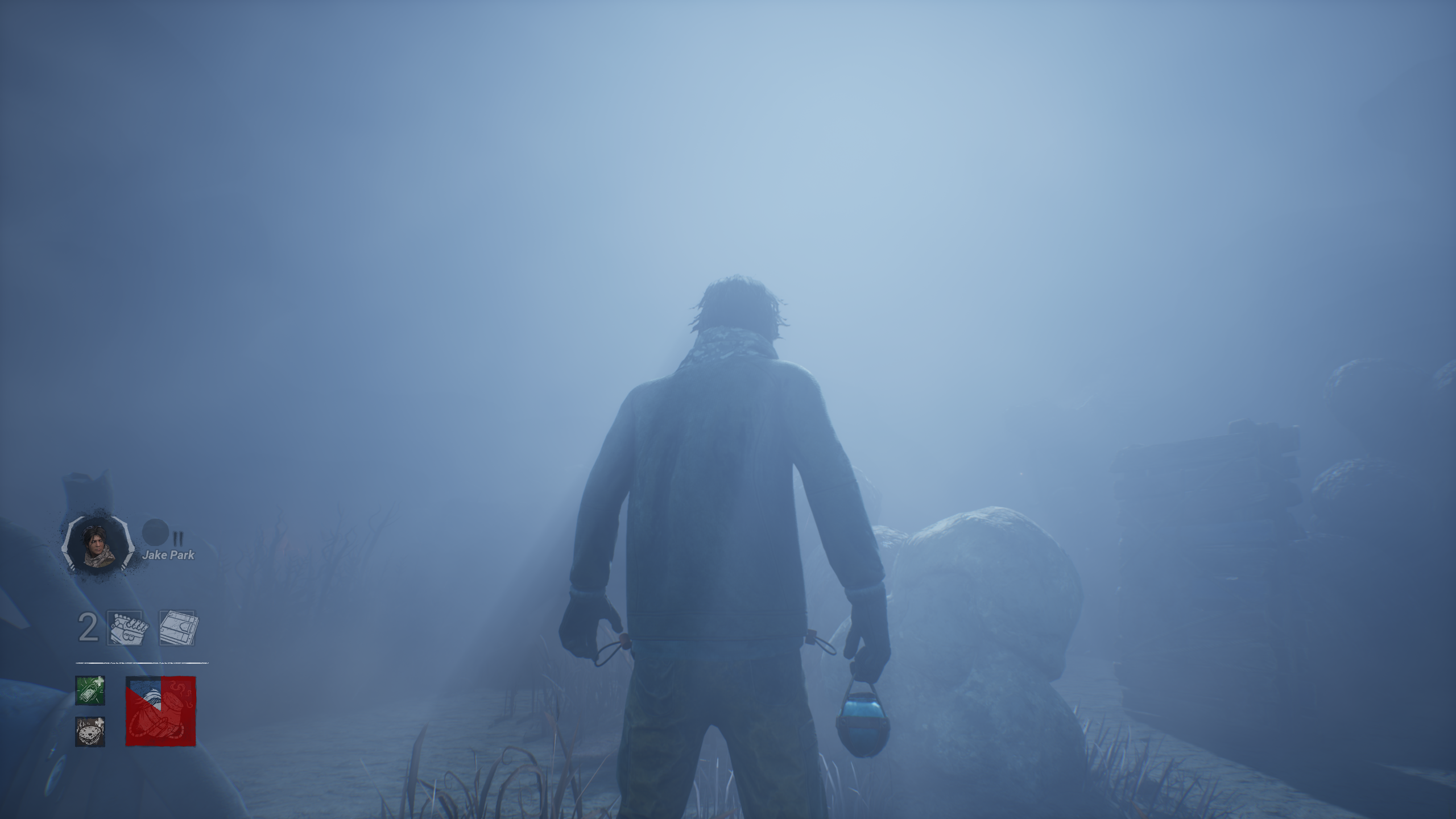
Task: Click the plus badge on the green add-on icon
Action: [99, 679]
